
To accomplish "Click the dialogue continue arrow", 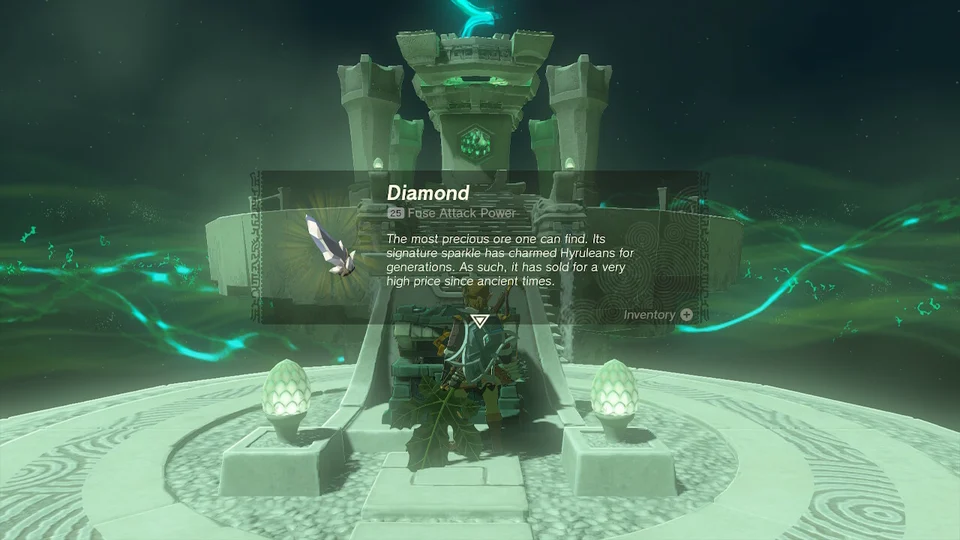I will coord(480,322).
